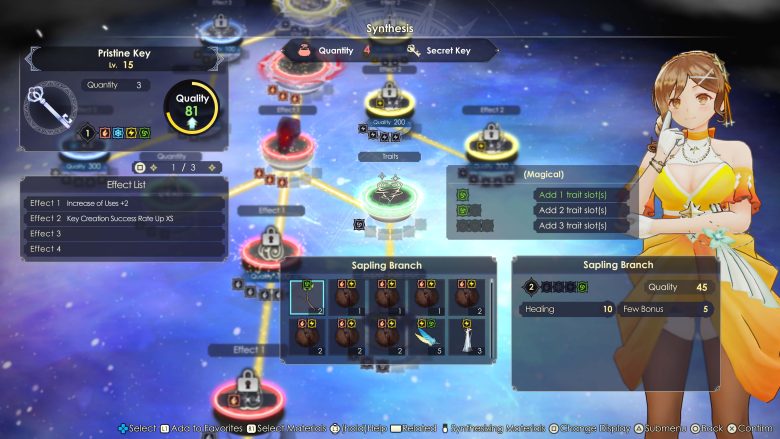Select Key Creation Success Rate Up XS
Image resolution: width=780 pixels, height=439 pixels.
point(123,218)
